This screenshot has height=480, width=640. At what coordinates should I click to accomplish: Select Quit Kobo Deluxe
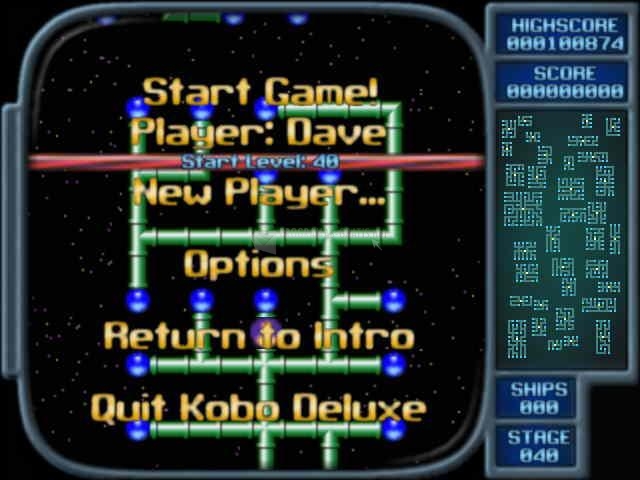click(258, 408)
